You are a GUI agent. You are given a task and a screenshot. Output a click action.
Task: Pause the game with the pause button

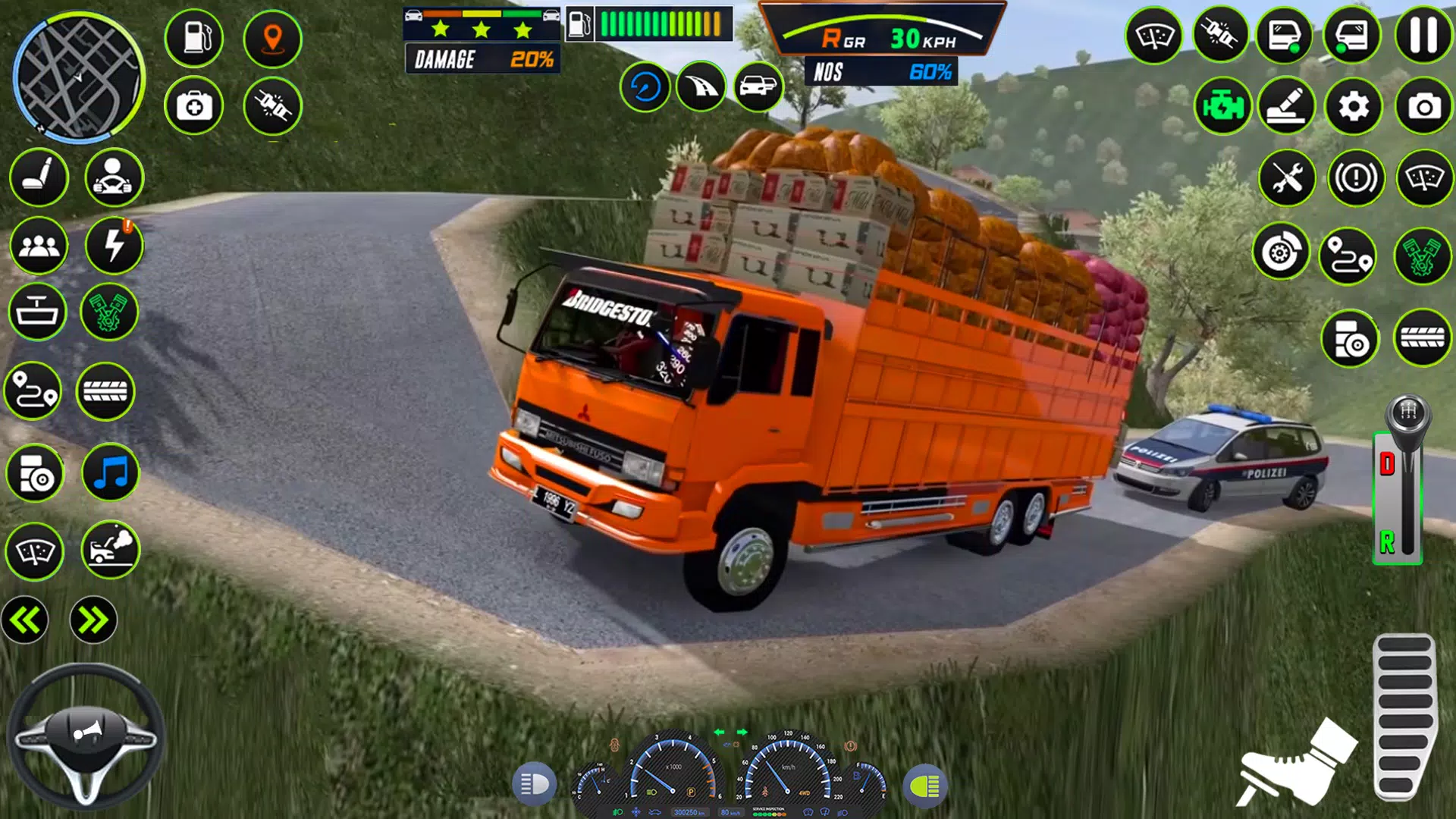(x=1423, y=36)
